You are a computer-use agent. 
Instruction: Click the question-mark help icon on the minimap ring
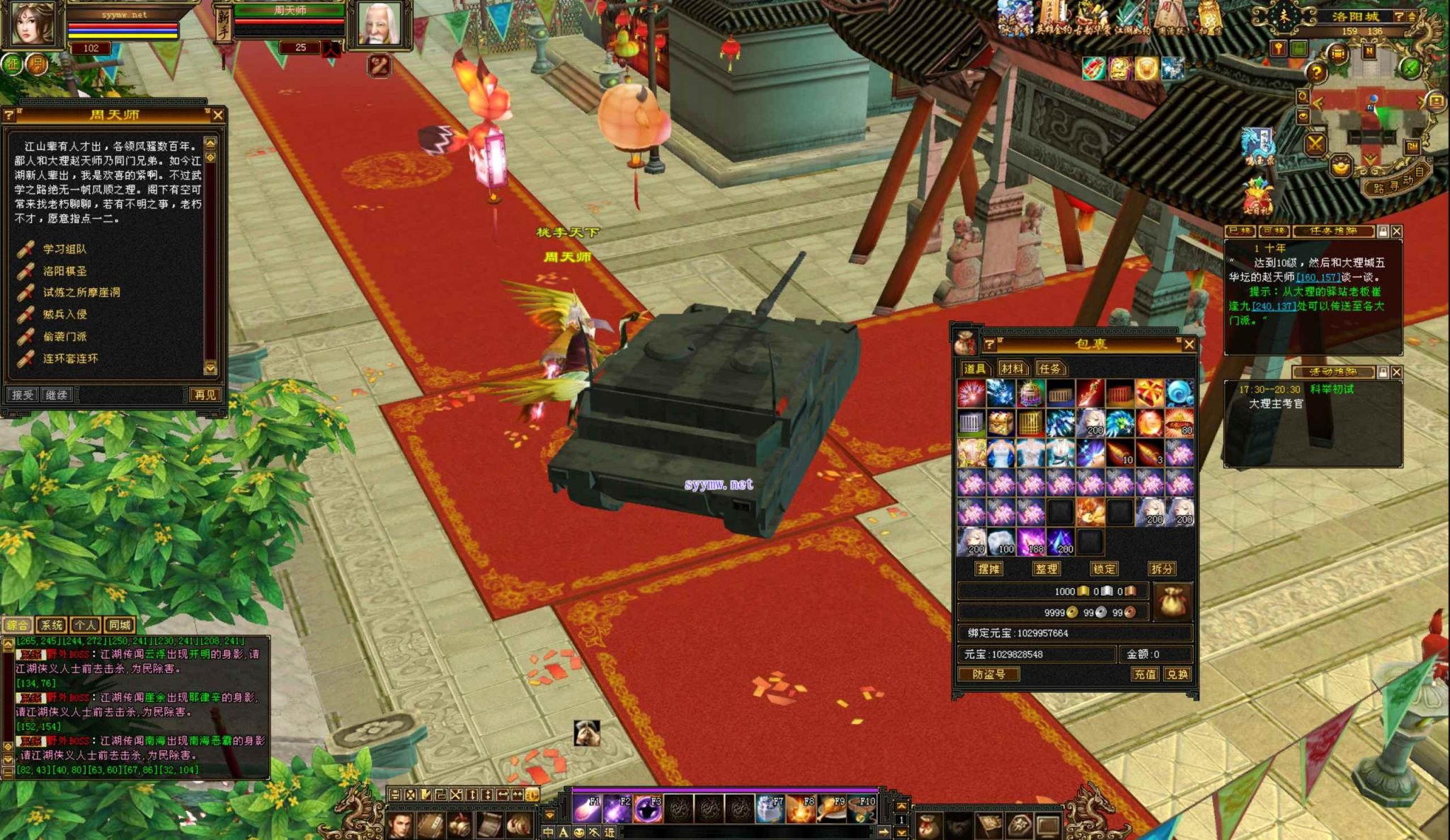click(x=1317, y=71)
